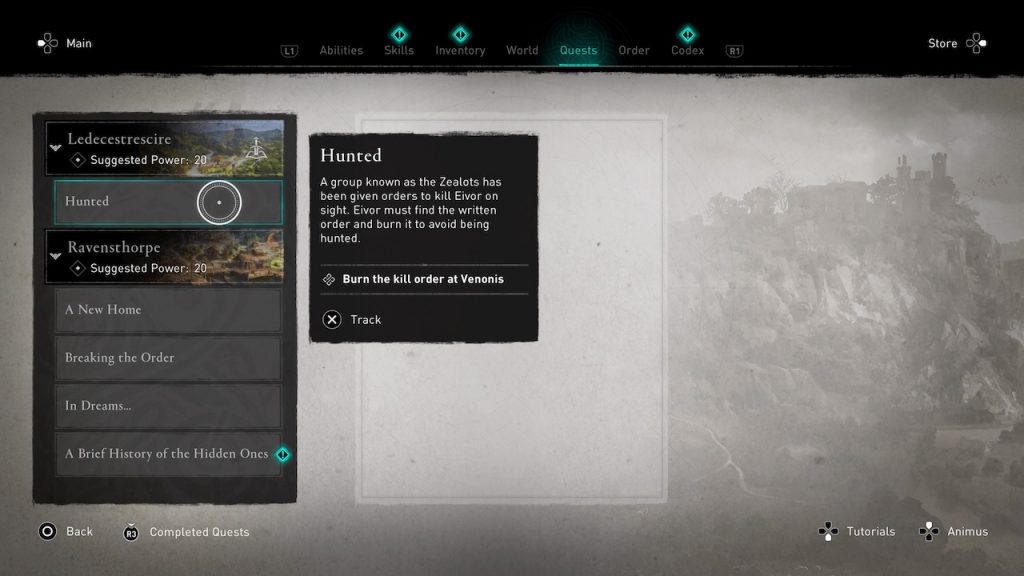Image resolution: width=1024 pixels, height=576 pixels.
Task: Go to the Inventory tab
Action: tap(460, 51)
